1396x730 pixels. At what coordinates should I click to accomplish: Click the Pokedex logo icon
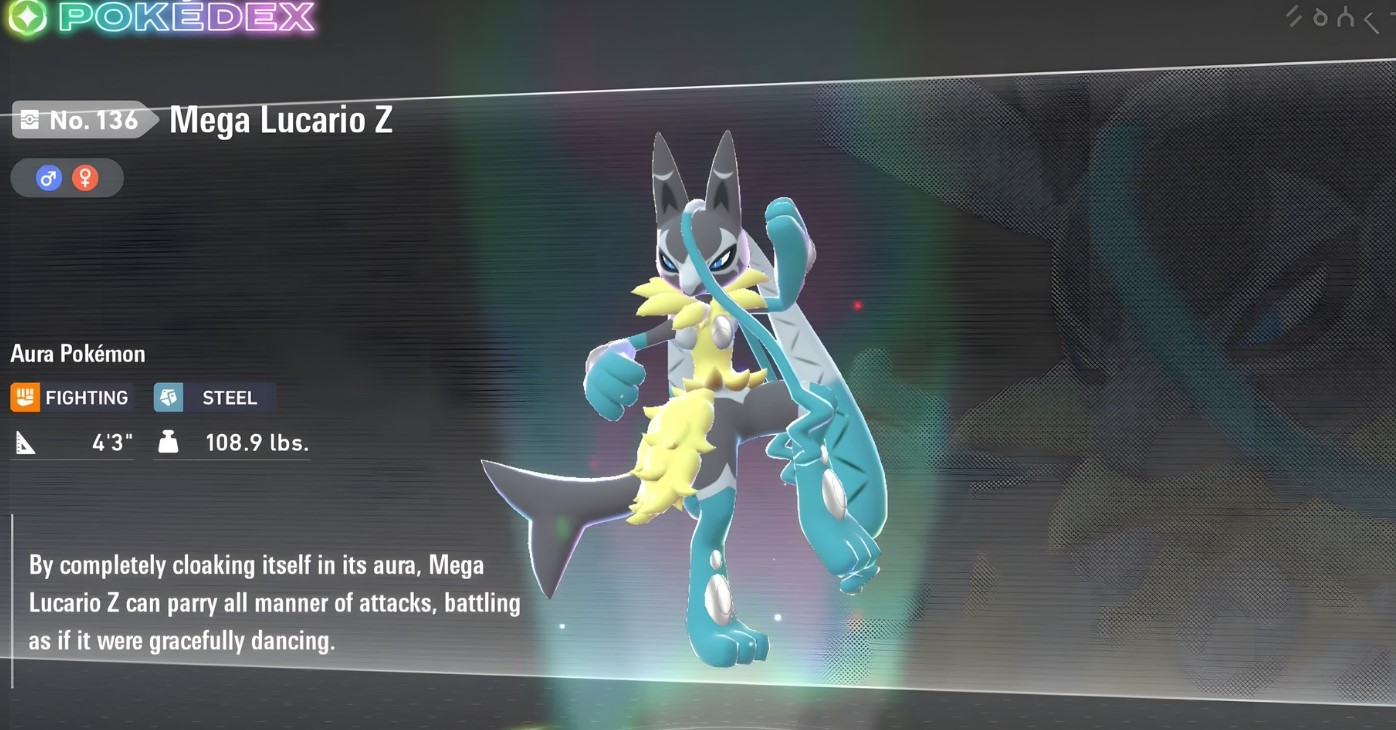[27, 17]
